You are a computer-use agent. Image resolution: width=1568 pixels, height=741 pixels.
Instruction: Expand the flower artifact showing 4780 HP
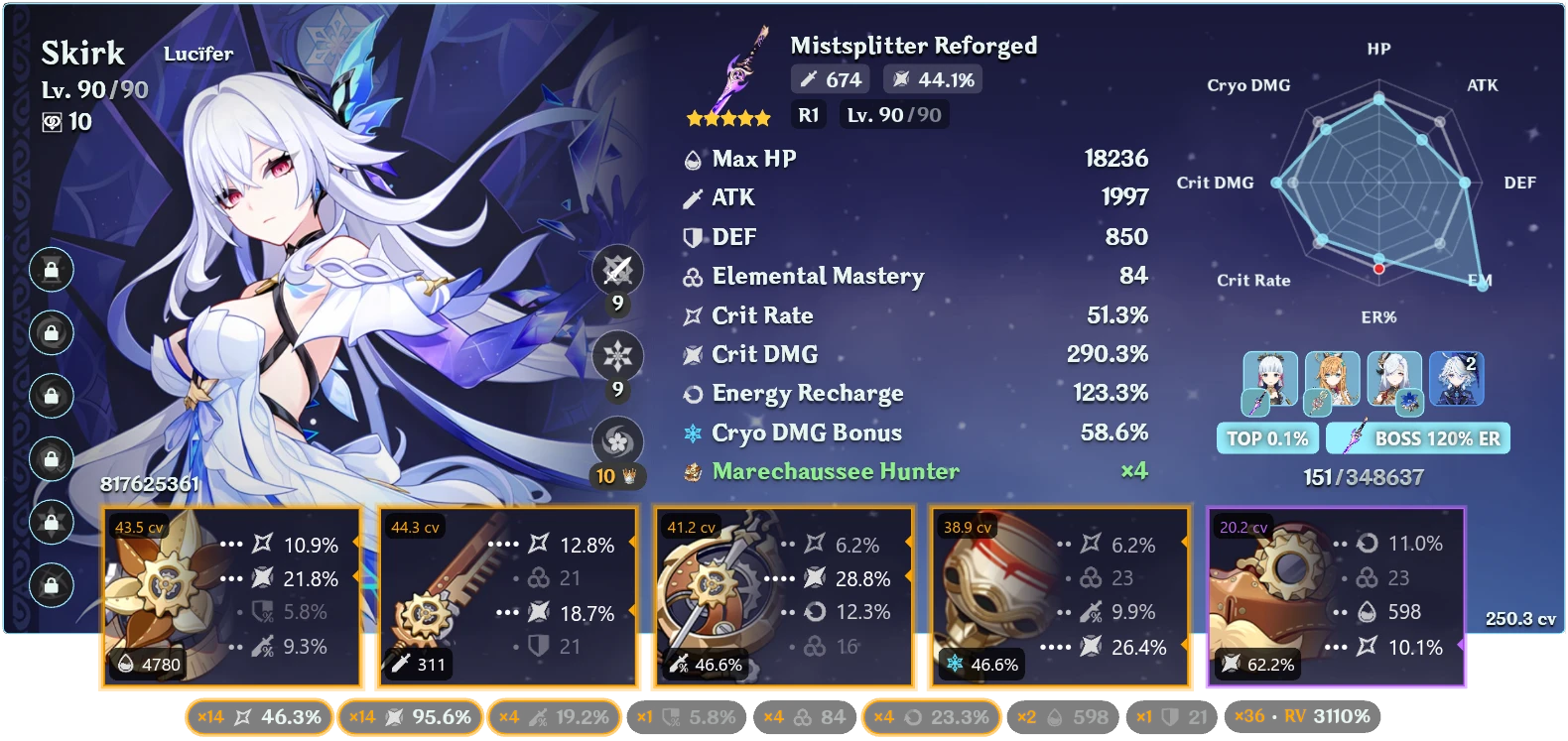[230, 595]
